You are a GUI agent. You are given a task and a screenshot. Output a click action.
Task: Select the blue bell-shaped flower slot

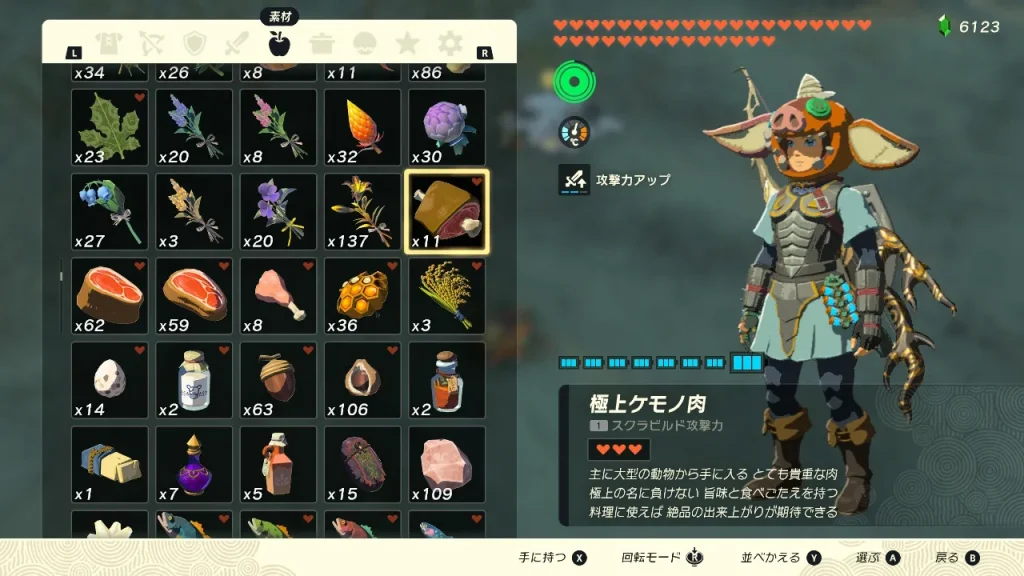coord(109,212)
